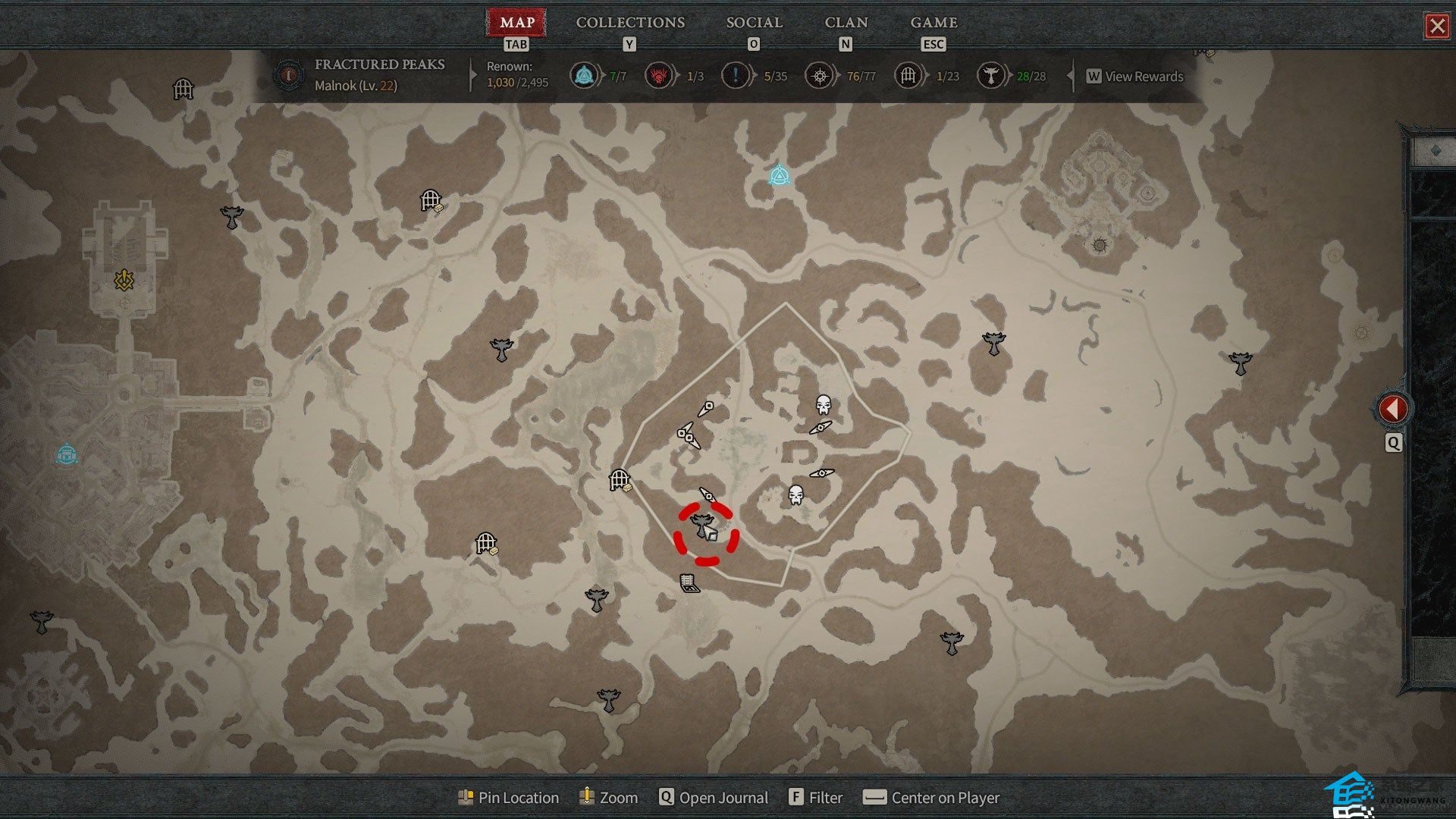The image size is (1456, 819).
Task: Select the golden quest marker in the cathedral
Action: click(124, 281)
